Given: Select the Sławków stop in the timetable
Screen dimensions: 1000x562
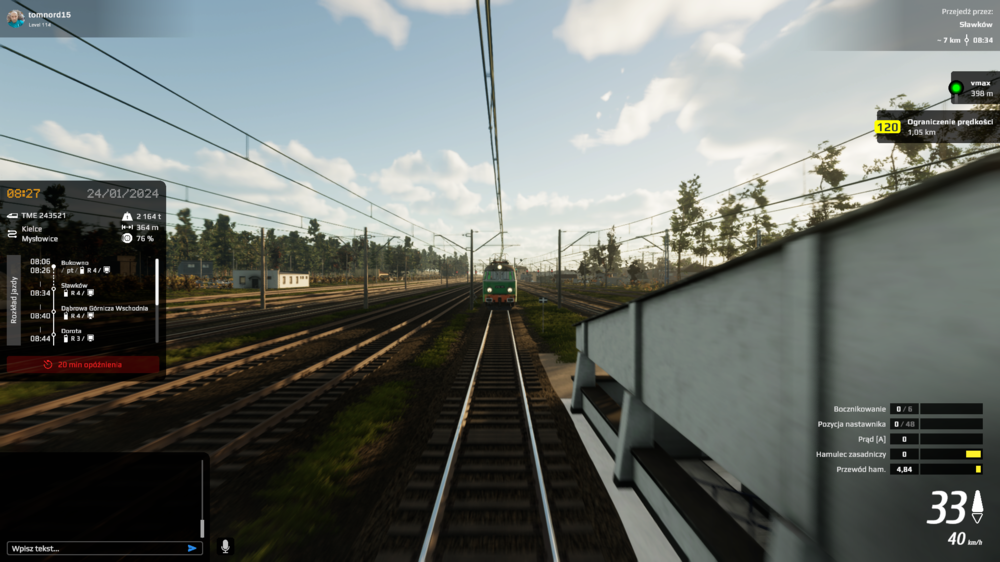Looking at the screenshot, I should (x=75, y=285).
